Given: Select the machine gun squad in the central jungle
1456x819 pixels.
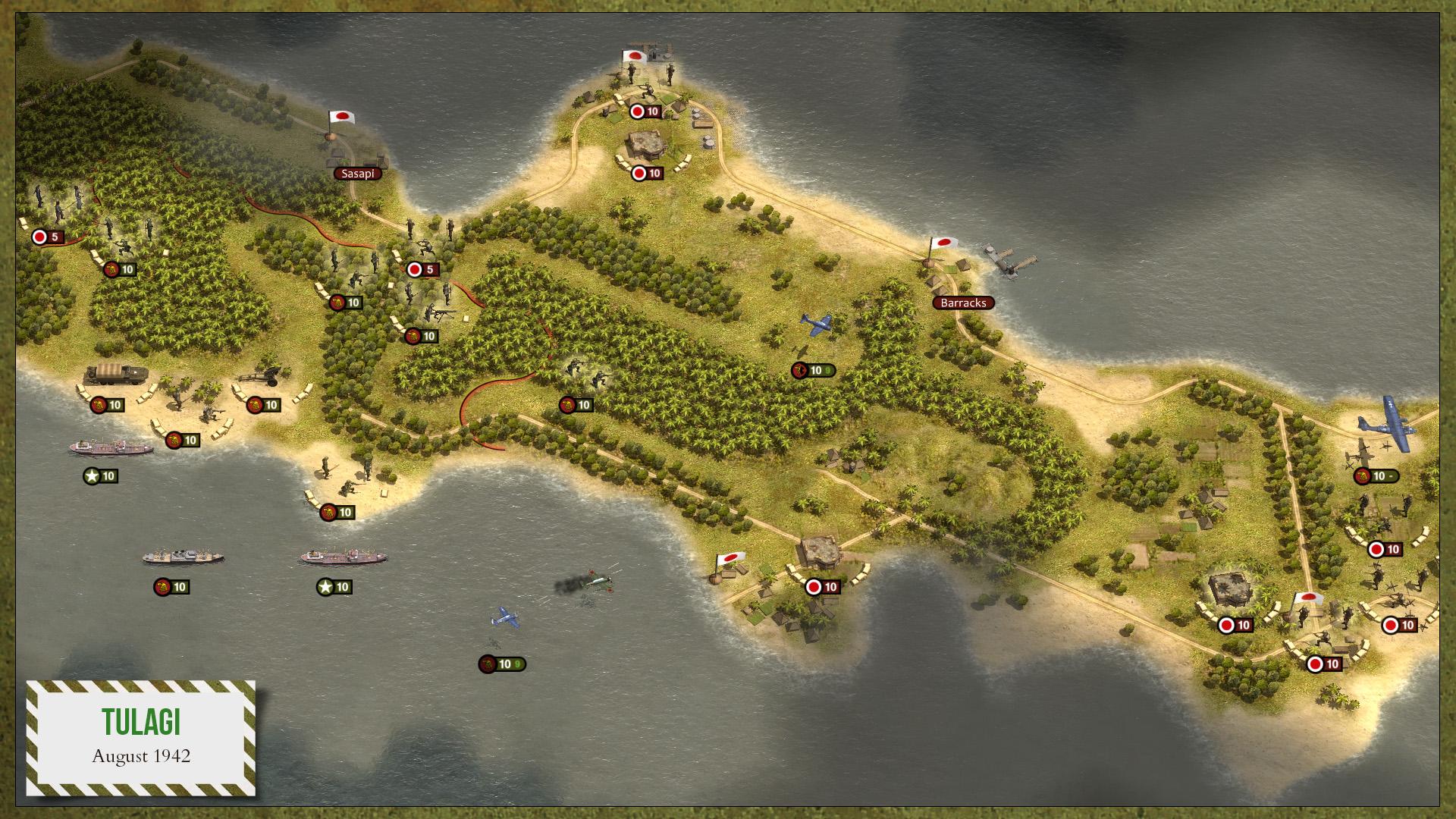Looking at the screenshot, I should coord(444,315).
